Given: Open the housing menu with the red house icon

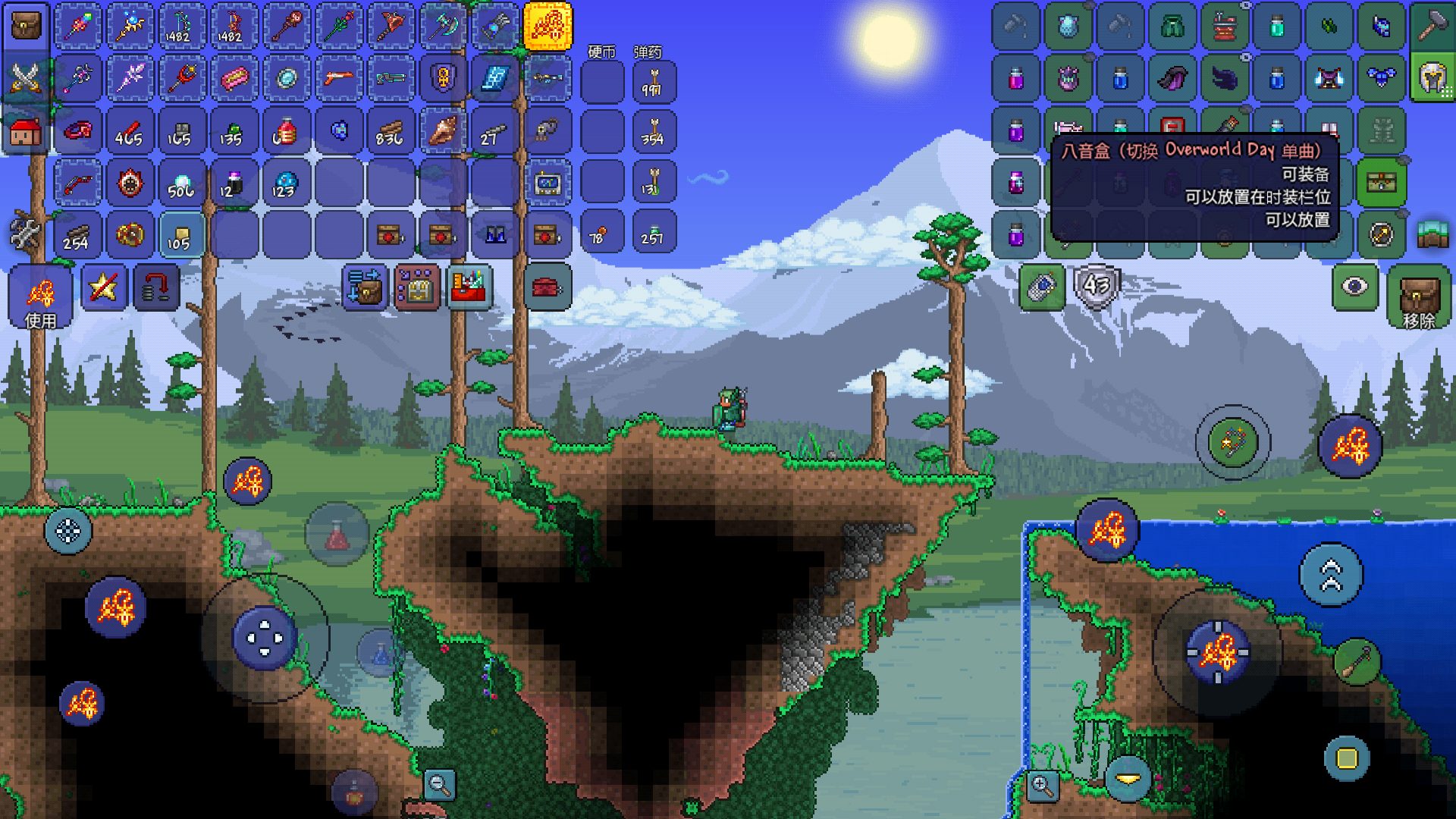Looking at the screenshot, I should tap(26, 131).
